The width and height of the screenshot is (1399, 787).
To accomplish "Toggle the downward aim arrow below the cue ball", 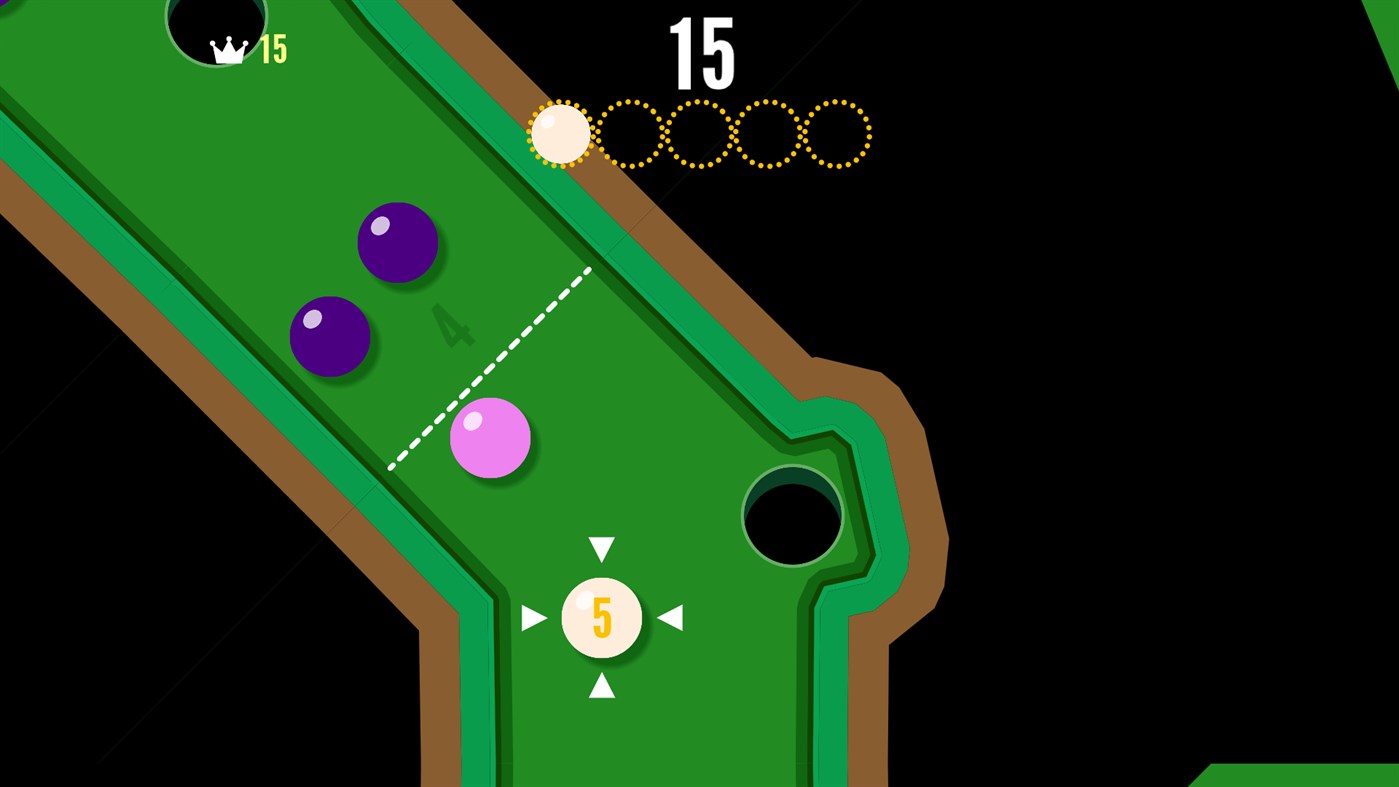I will click(x=601, y=686).
